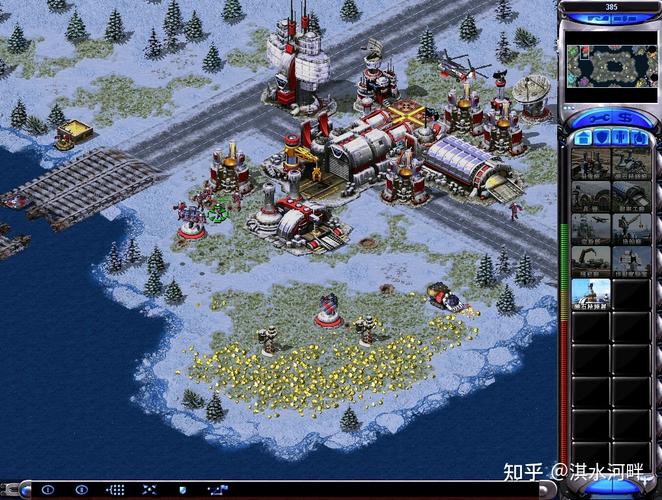Select the Tesla Reactor build icon
The height and width of the screenshot is (500, 662).
590,164
